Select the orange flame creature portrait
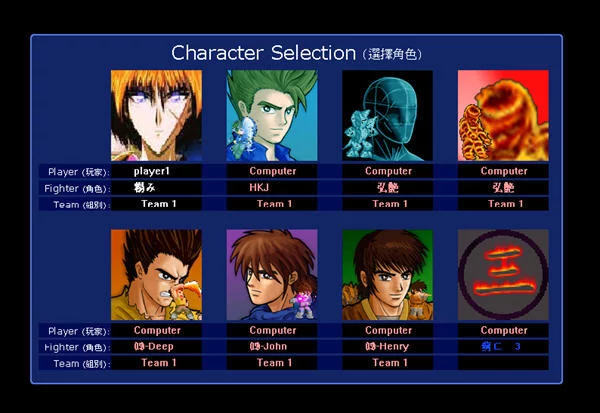The image size is (600, 413). [x=503, y=115]
